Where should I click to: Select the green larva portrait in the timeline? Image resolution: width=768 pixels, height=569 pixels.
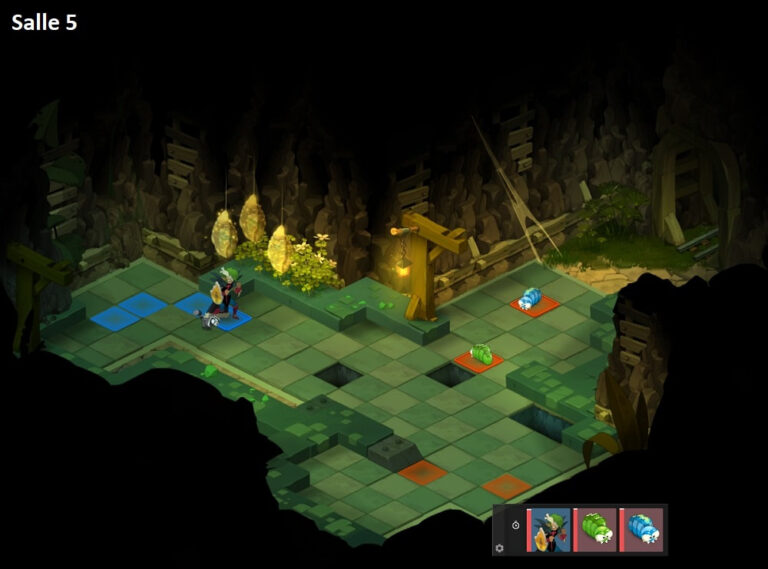click(597, 530)
